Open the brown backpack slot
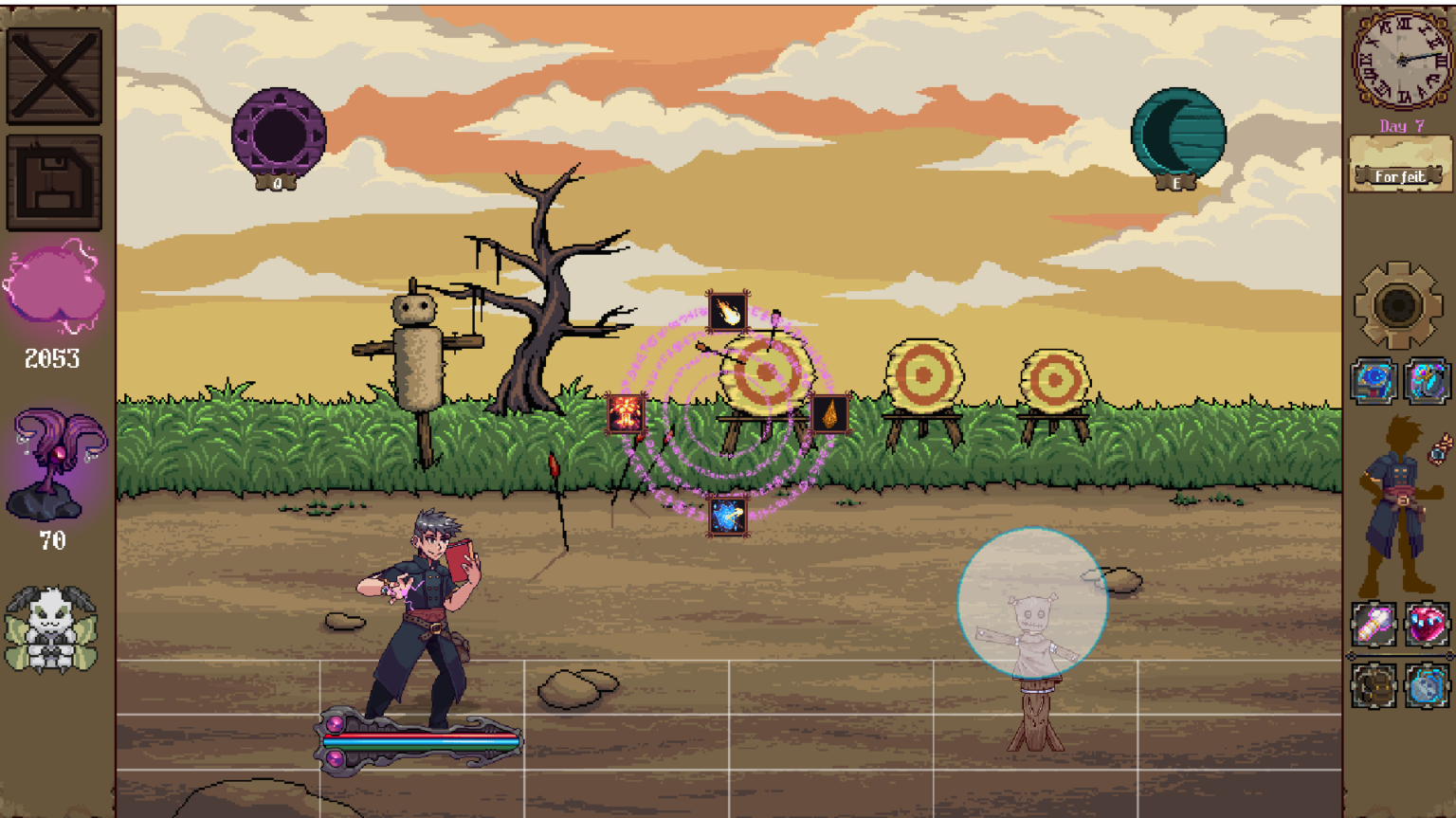Viewport: 1456px width, 818px height. click(x=1374, y=685)
